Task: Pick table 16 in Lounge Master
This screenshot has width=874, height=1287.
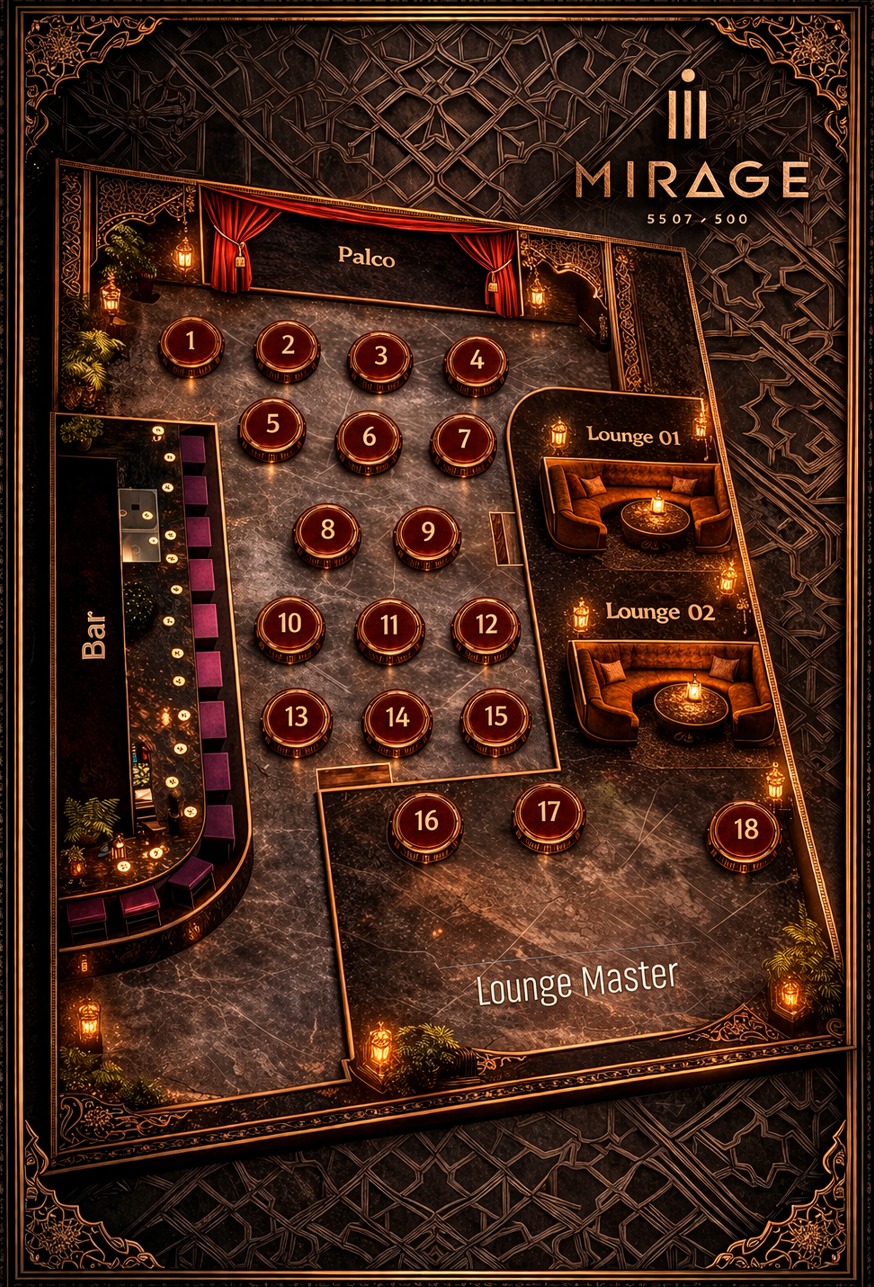Action: click(x=426, y=823)
